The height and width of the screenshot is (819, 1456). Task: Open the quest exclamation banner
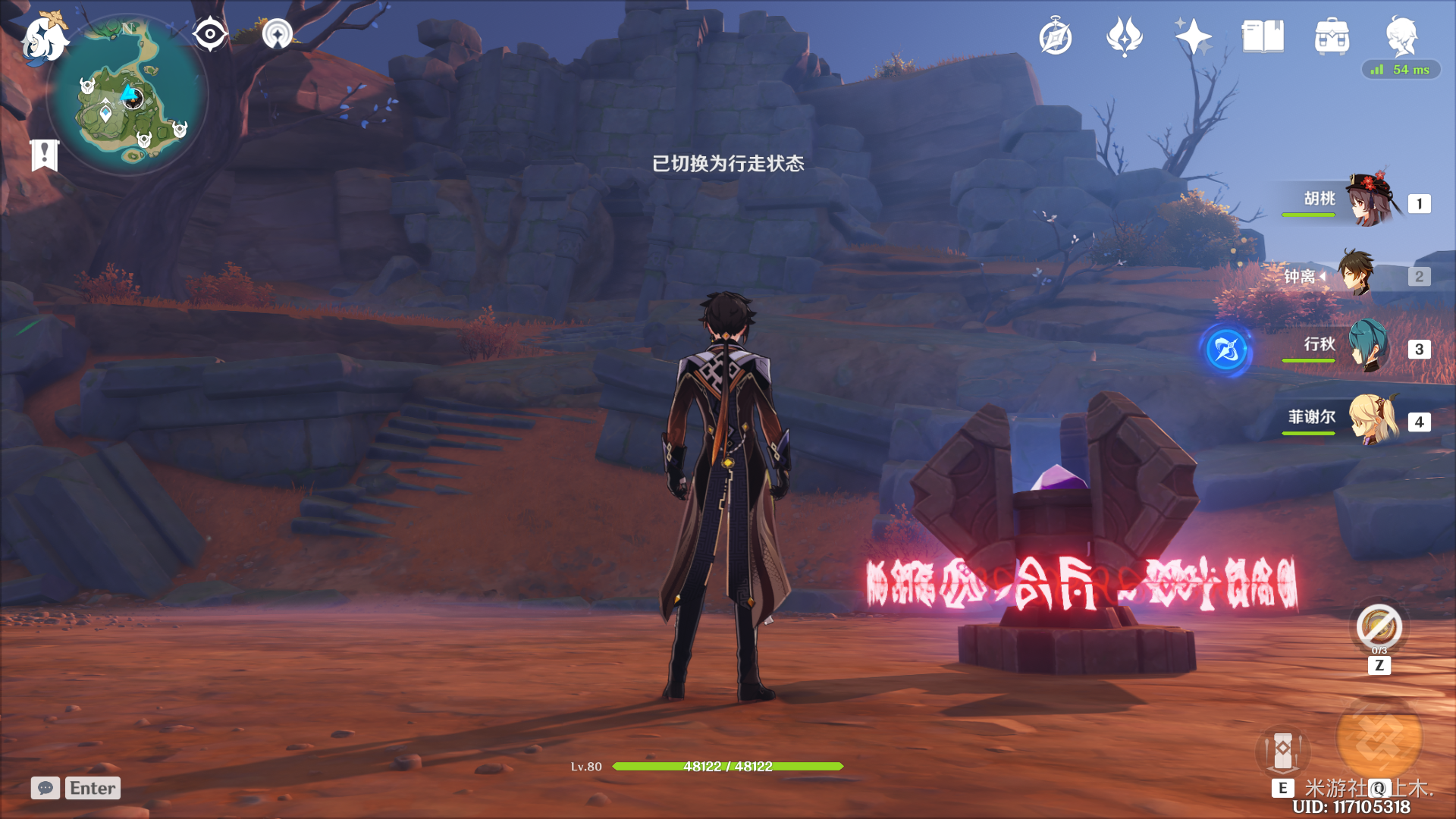click(45, 155)
